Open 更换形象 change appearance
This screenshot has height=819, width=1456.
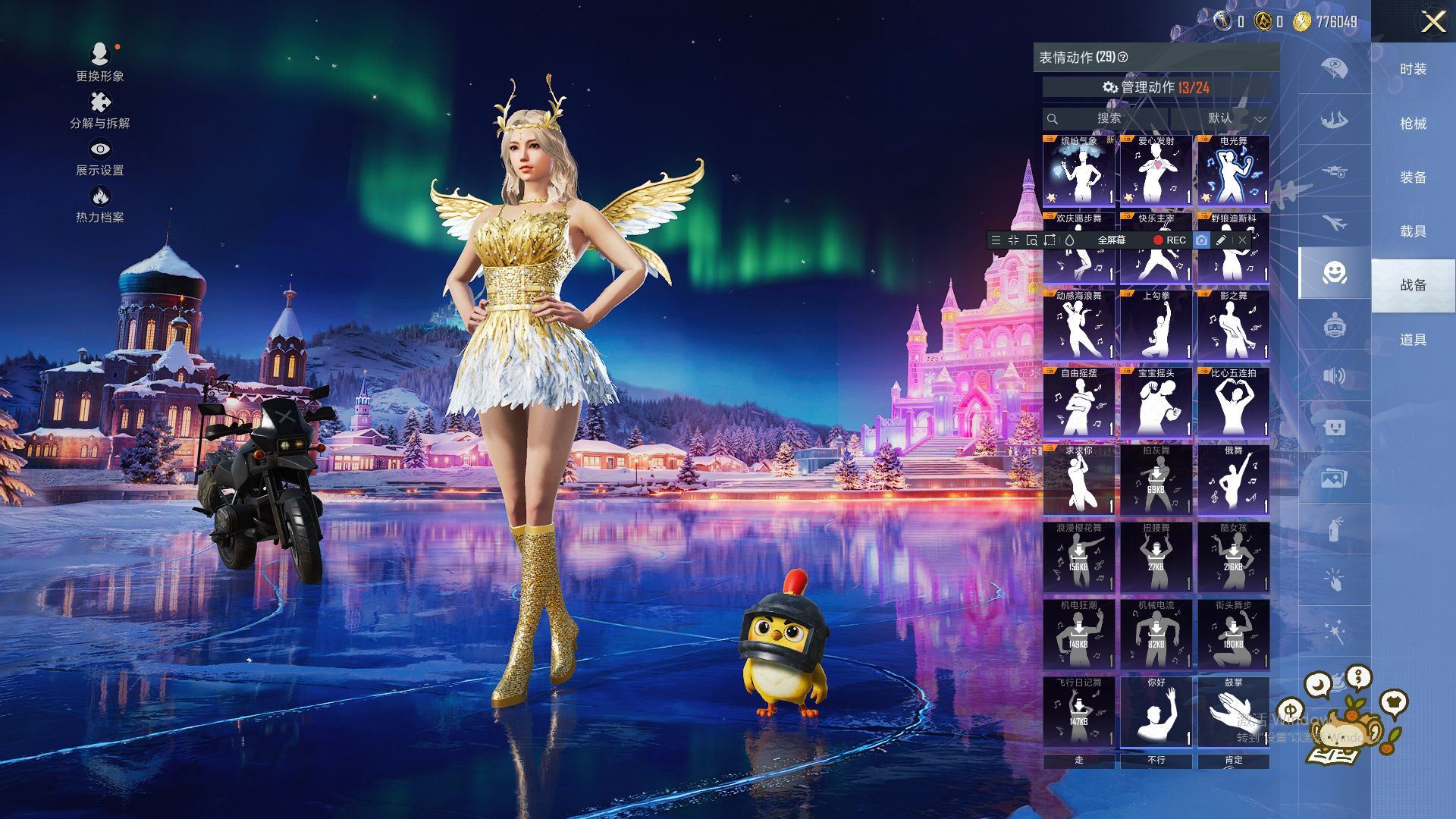point(99,62)
